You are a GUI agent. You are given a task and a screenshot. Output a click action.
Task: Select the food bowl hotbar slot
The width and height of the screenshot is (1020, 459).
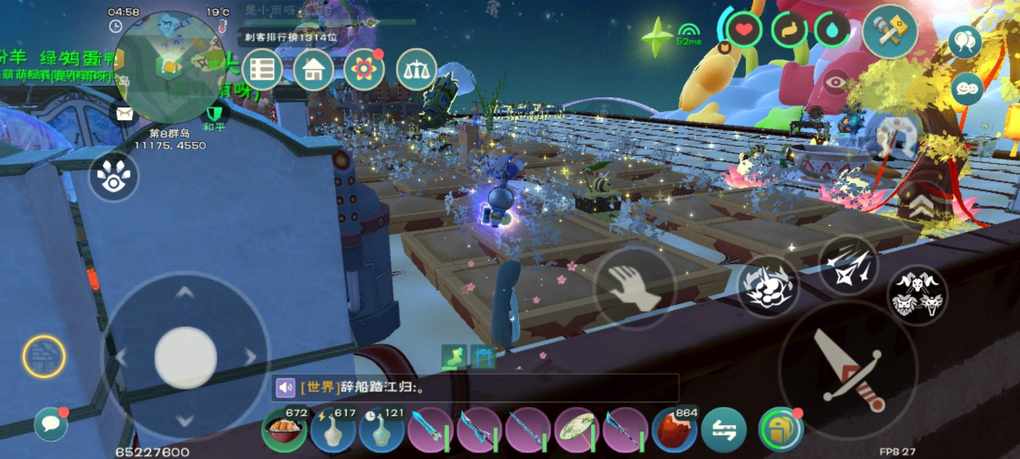(x=284, y=431)
